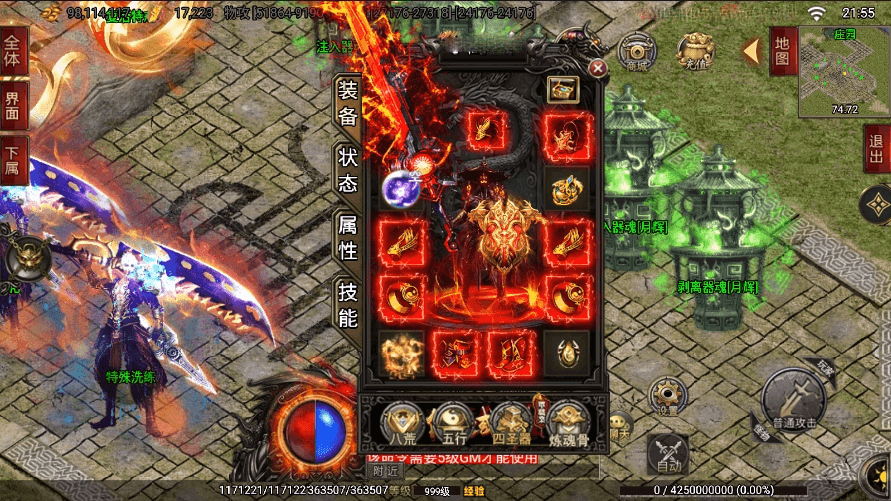Close the equipment panel

point(597,68)
